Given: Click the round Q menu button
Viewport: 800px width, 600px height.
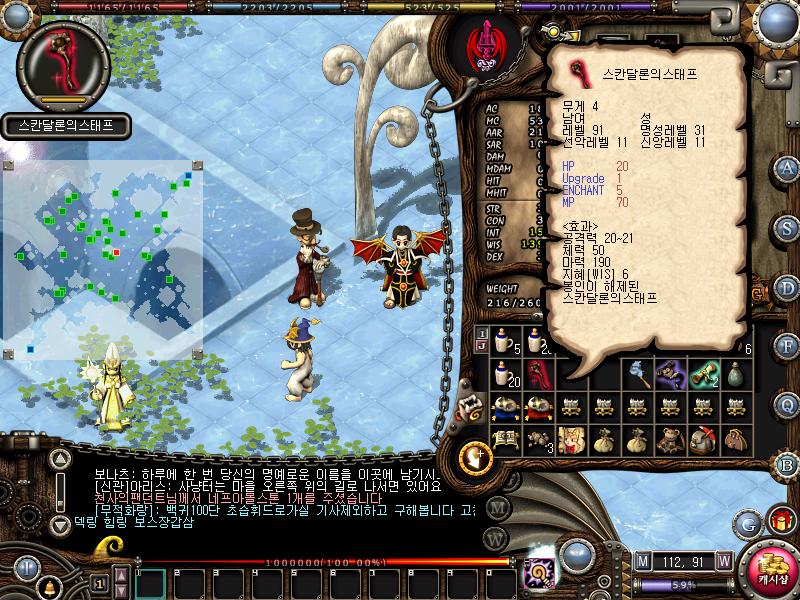Looking at the screenshot, I should click(787, 405).
